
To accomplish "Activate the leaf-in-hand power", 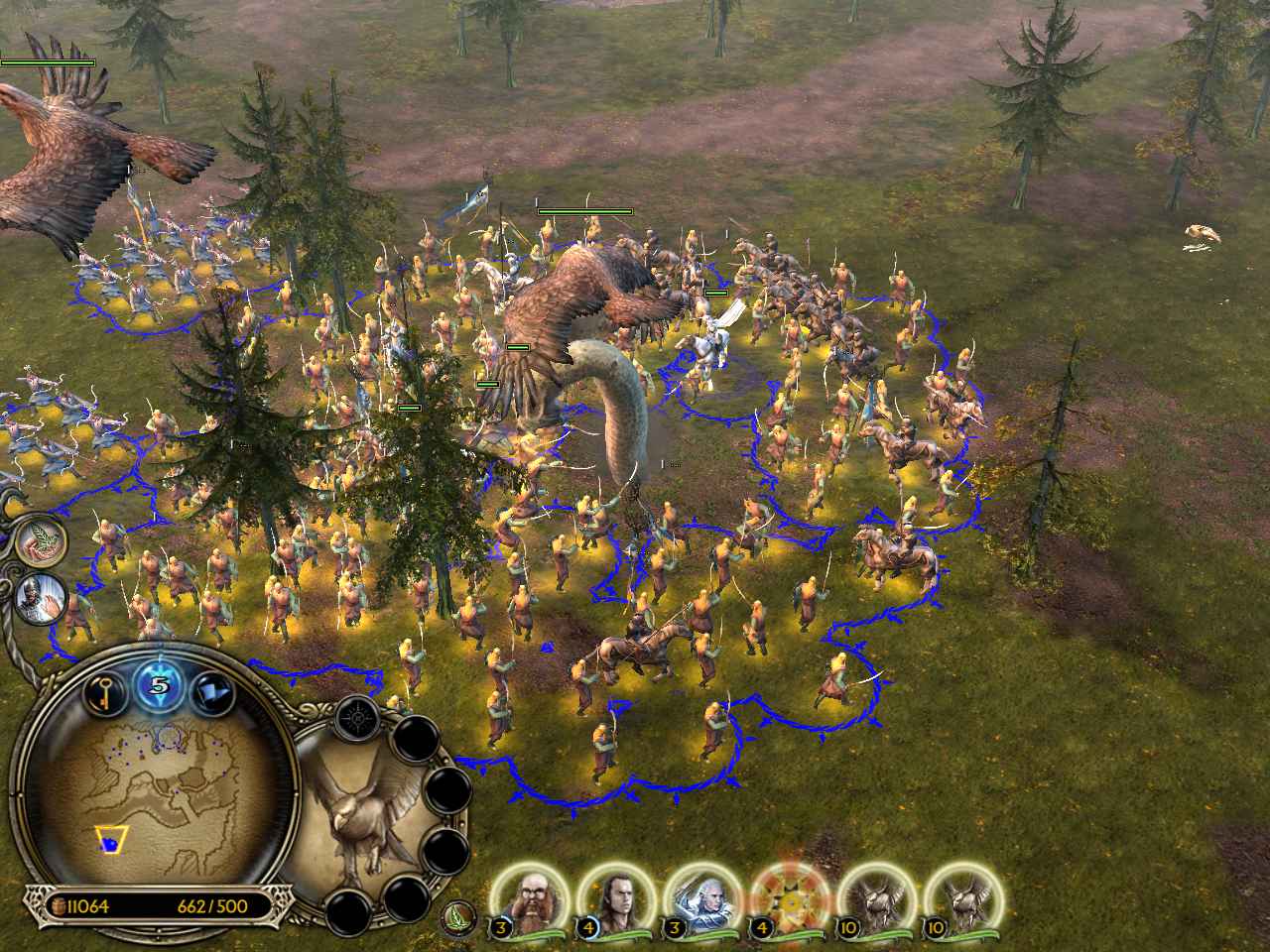I will click(x=41, y=540).
